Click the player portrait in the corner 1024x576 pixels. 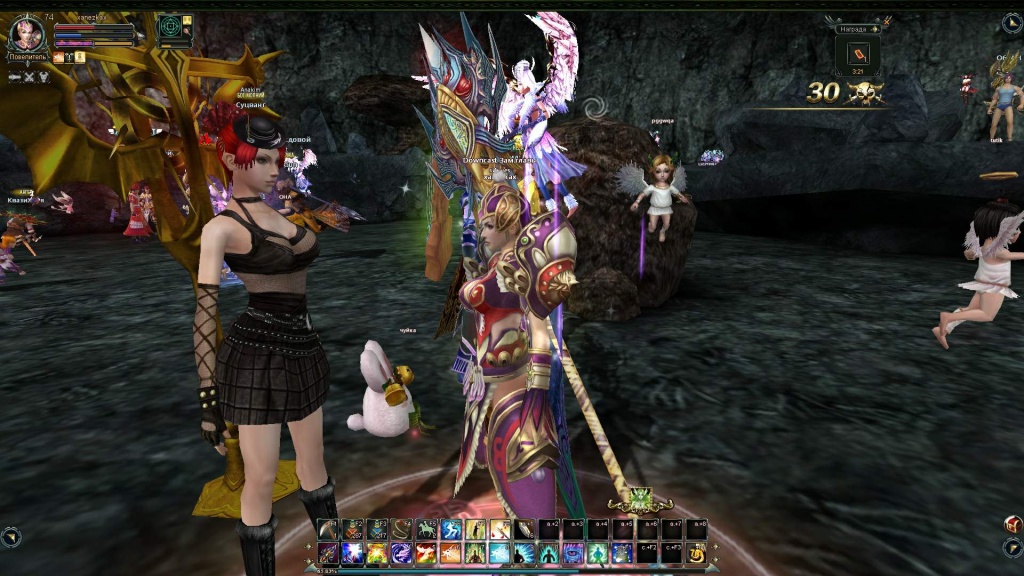click(26, 35)
